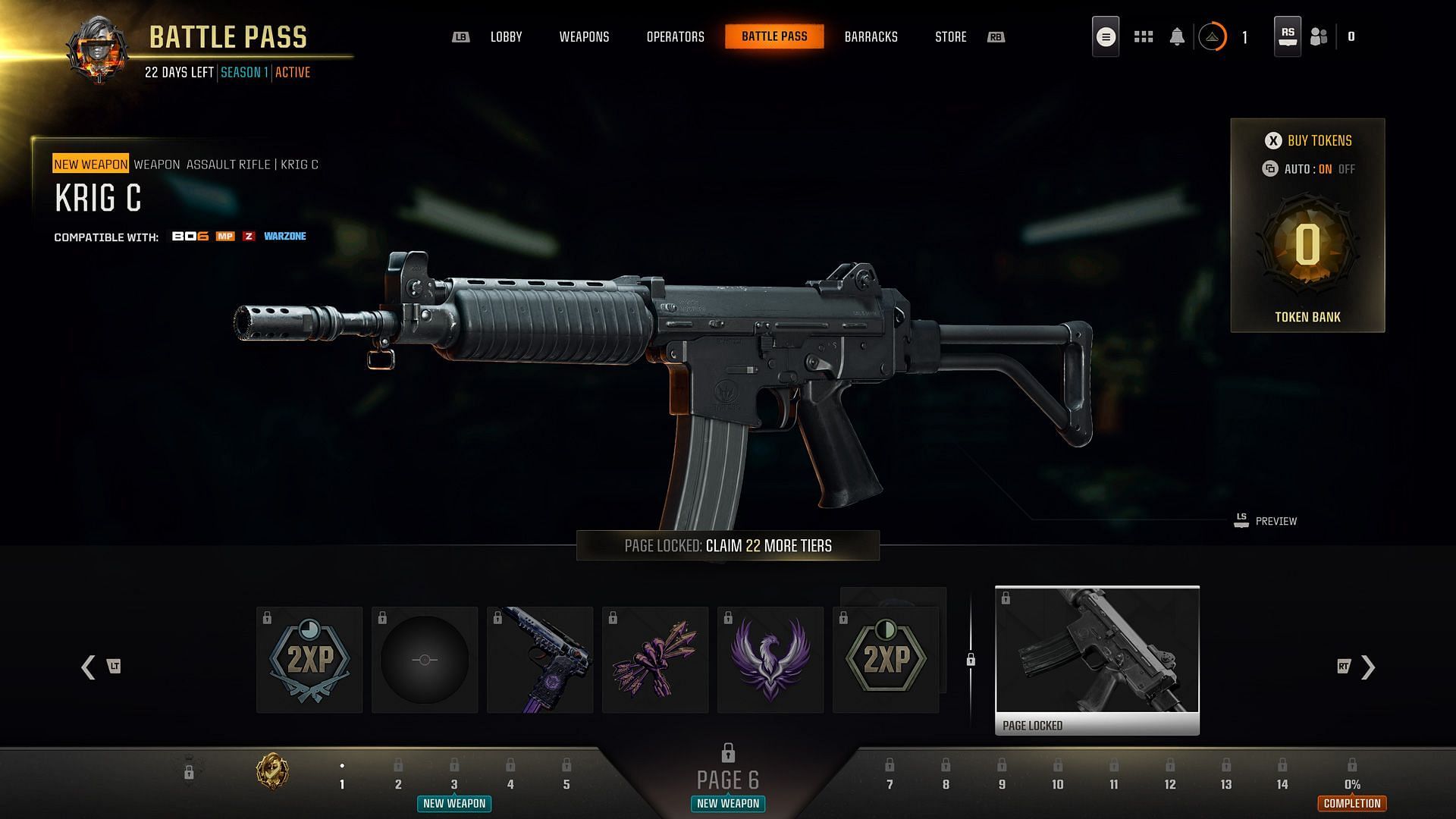The image size is (1456, 819).
Task: Open the social friends icon
Action: point(1319,36)
